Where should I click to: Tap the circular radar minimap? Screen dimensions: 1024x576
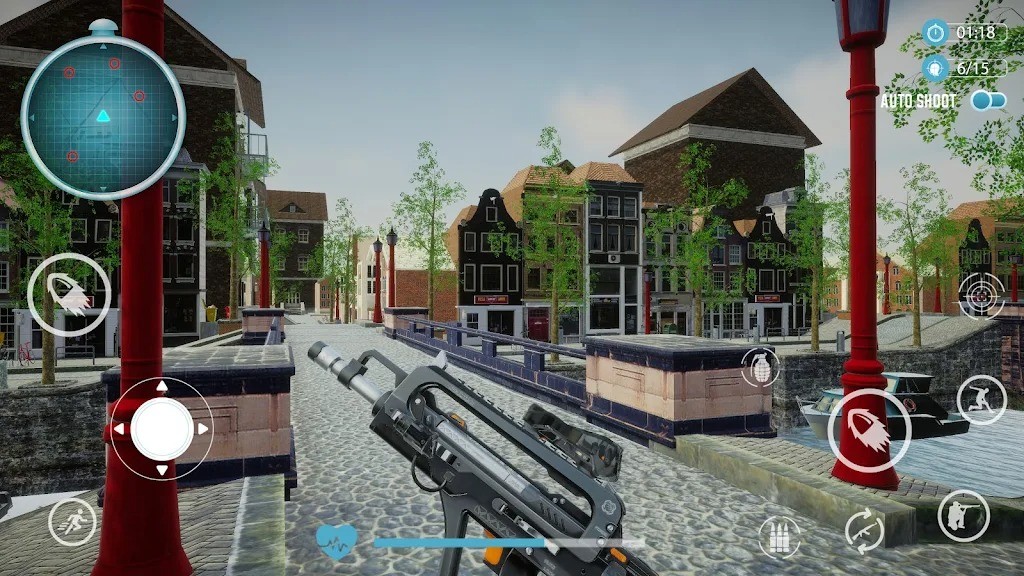pos(103,109)
